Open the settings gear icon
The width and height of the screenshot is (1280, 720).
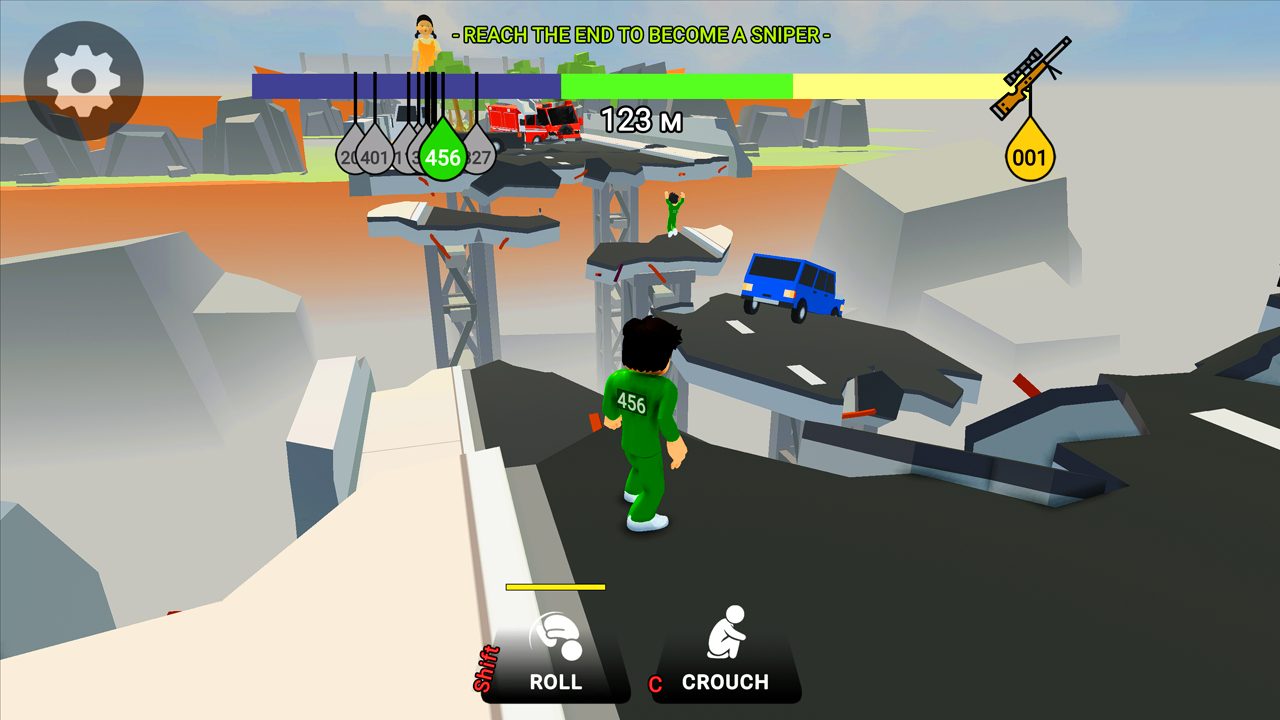pos(85,77)
